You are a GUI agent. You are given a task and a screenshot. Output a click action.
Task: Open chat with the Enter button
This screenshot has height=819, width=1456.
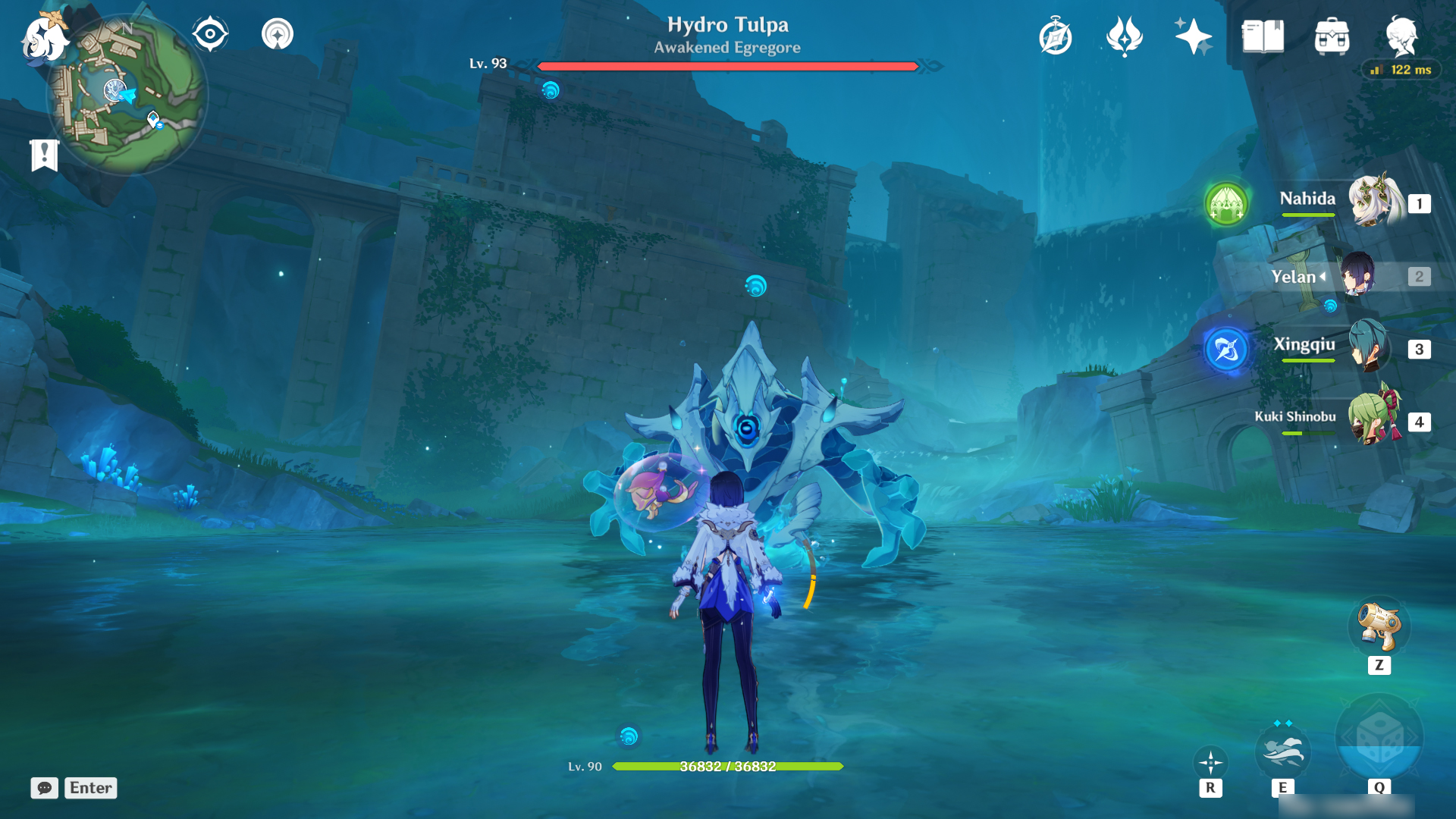coord(90,788)
